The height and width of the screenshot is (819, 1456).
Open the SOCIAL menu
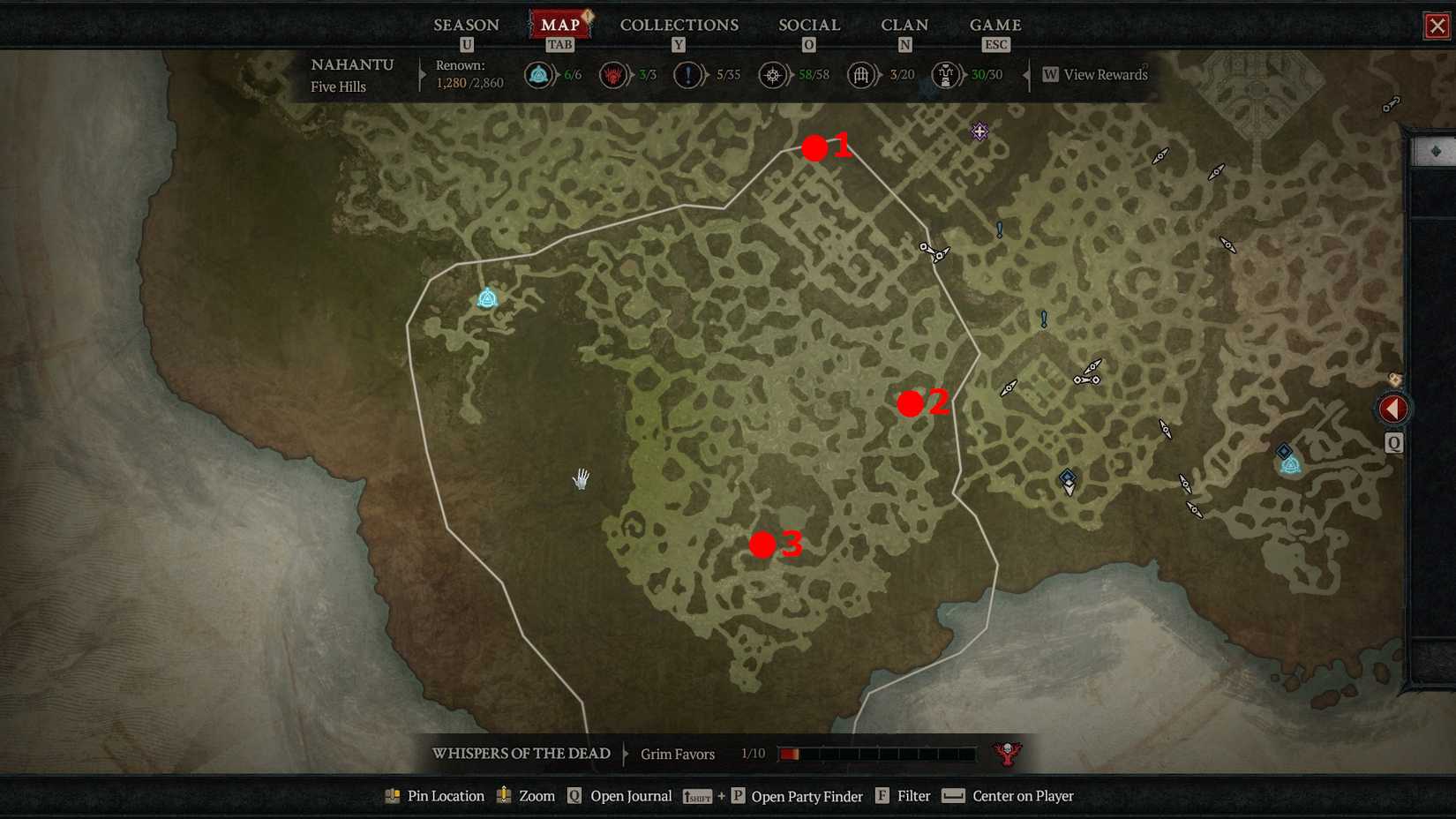click(808, 25)
